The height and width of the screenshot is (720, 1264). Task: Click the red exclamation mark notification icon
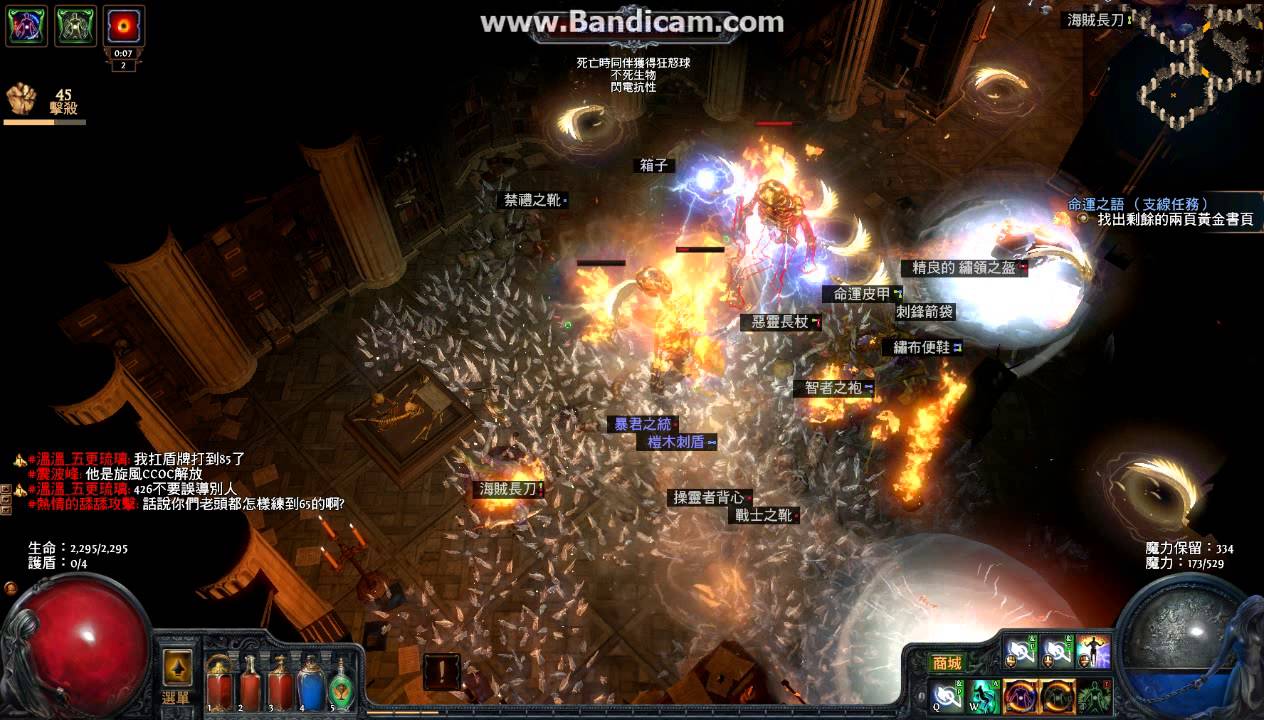coord(441,672)
